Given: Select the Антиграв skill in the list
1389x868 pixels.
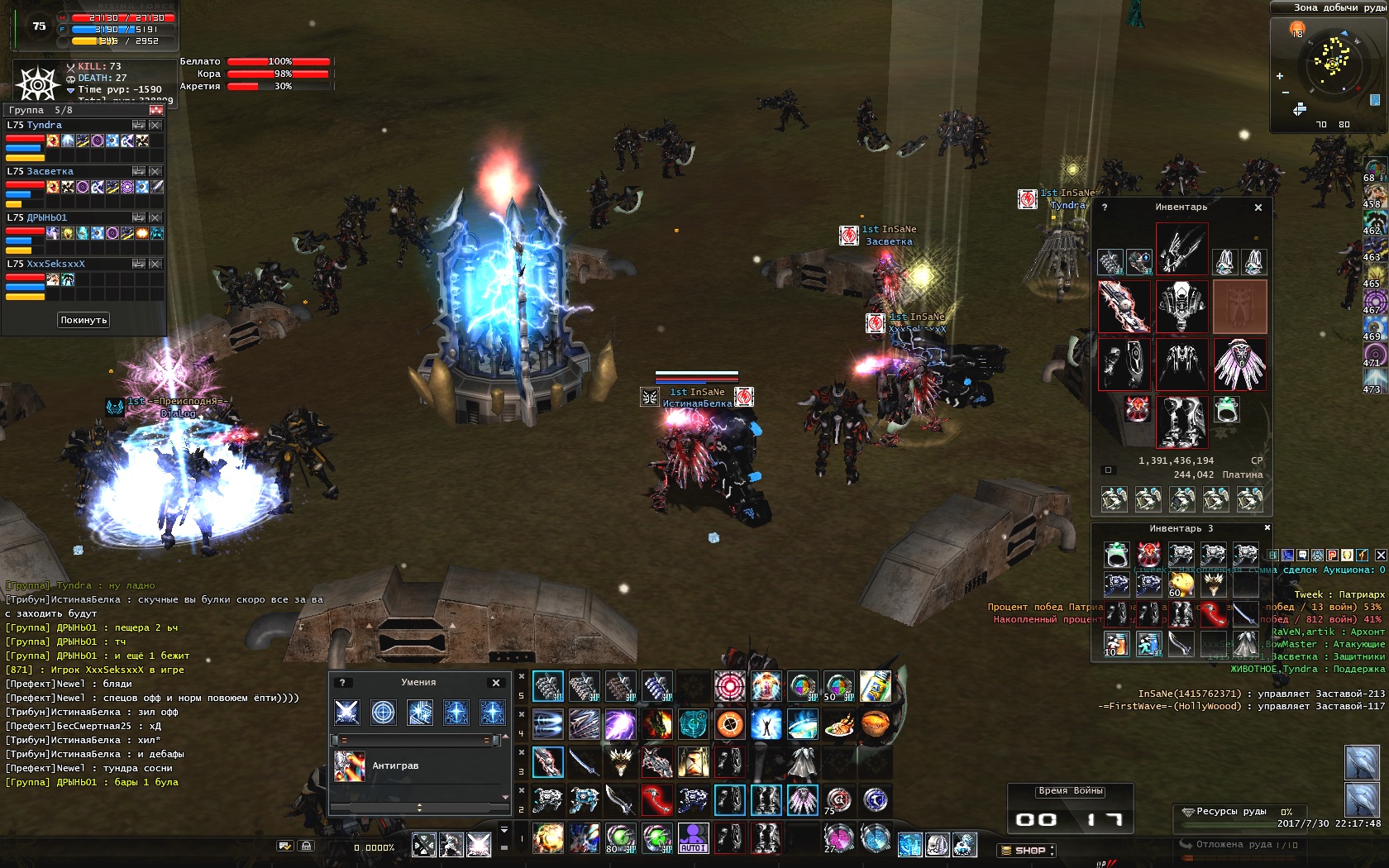Looking at the screenshot, I should [x=395, y=766].
